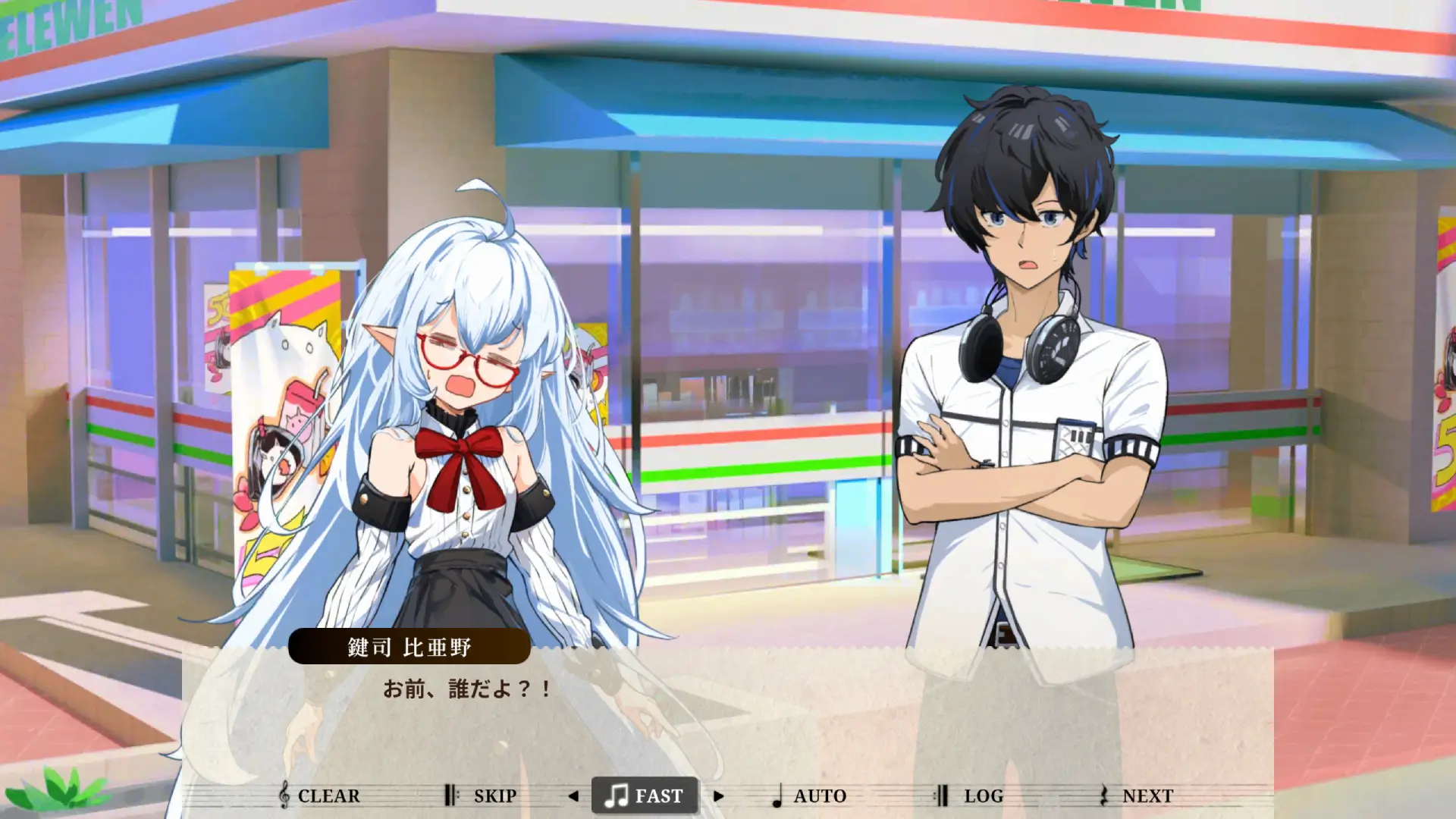Toggle the FAST speed setting
1456x819 pixels.
pos(644,795)
